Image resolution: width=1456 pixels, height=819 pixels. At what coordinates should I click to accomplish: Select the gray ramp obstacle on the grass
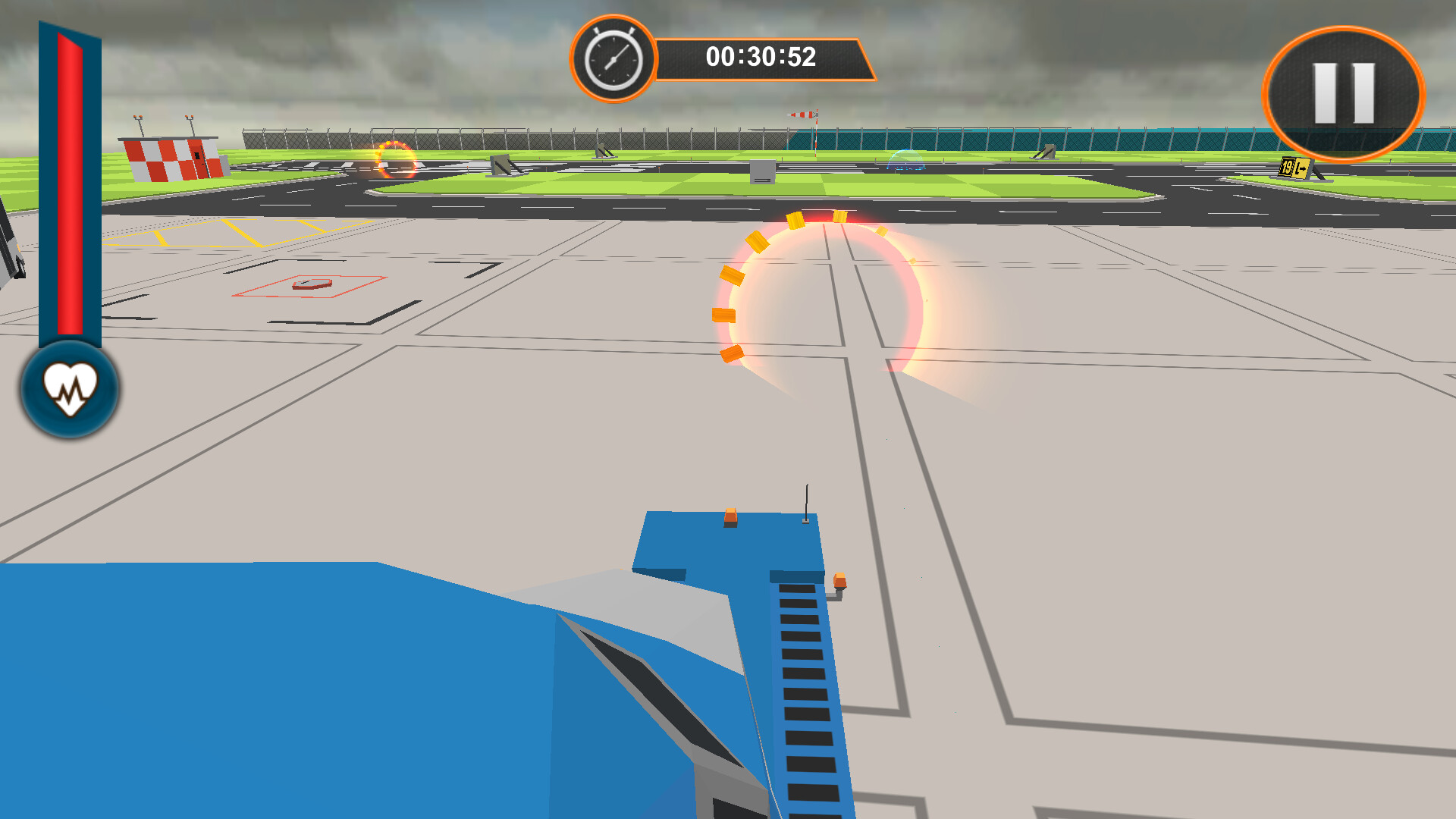[502, 164]
